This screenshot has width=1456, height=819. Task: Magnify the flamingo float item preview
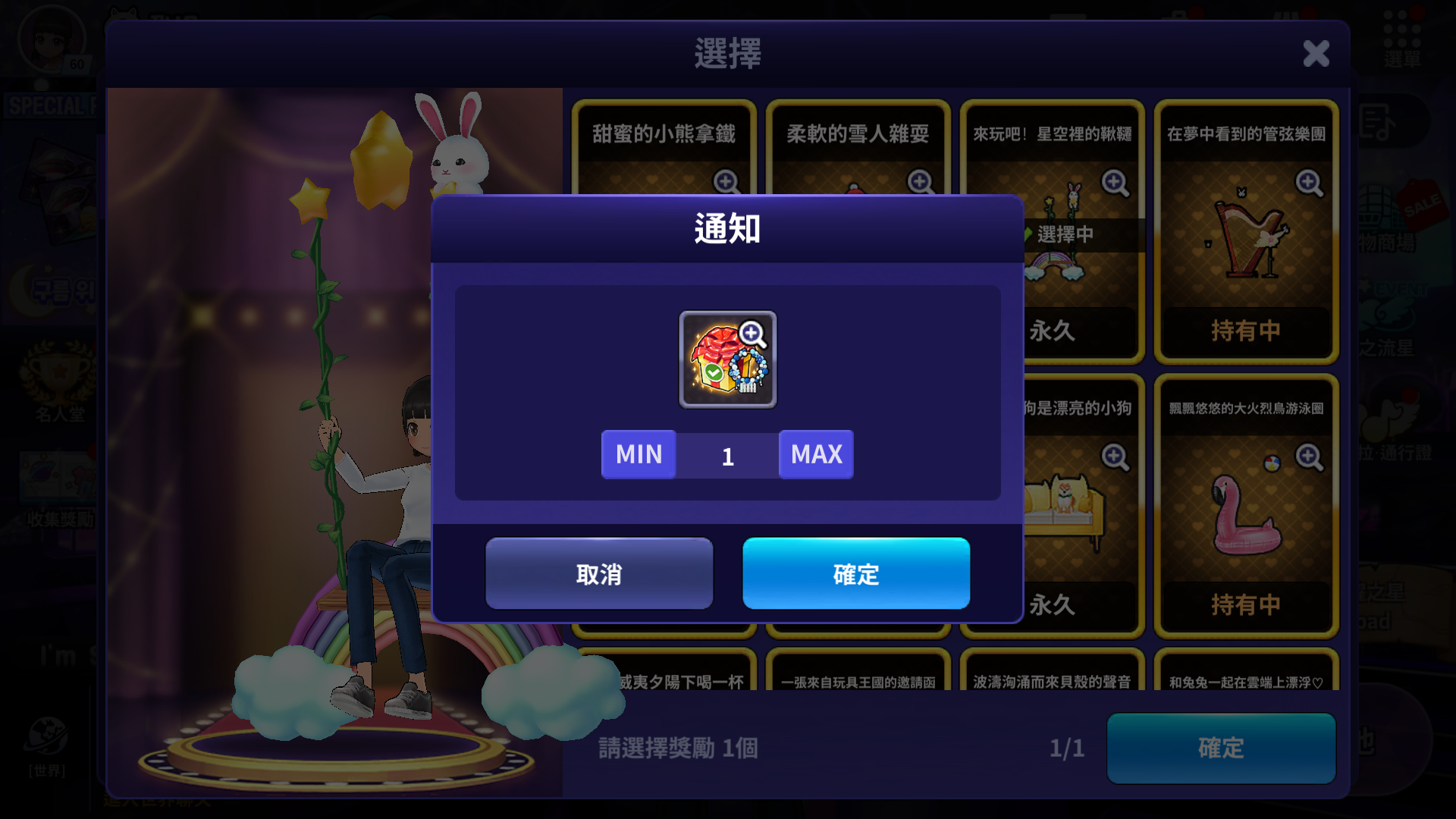pos(1309,457)
